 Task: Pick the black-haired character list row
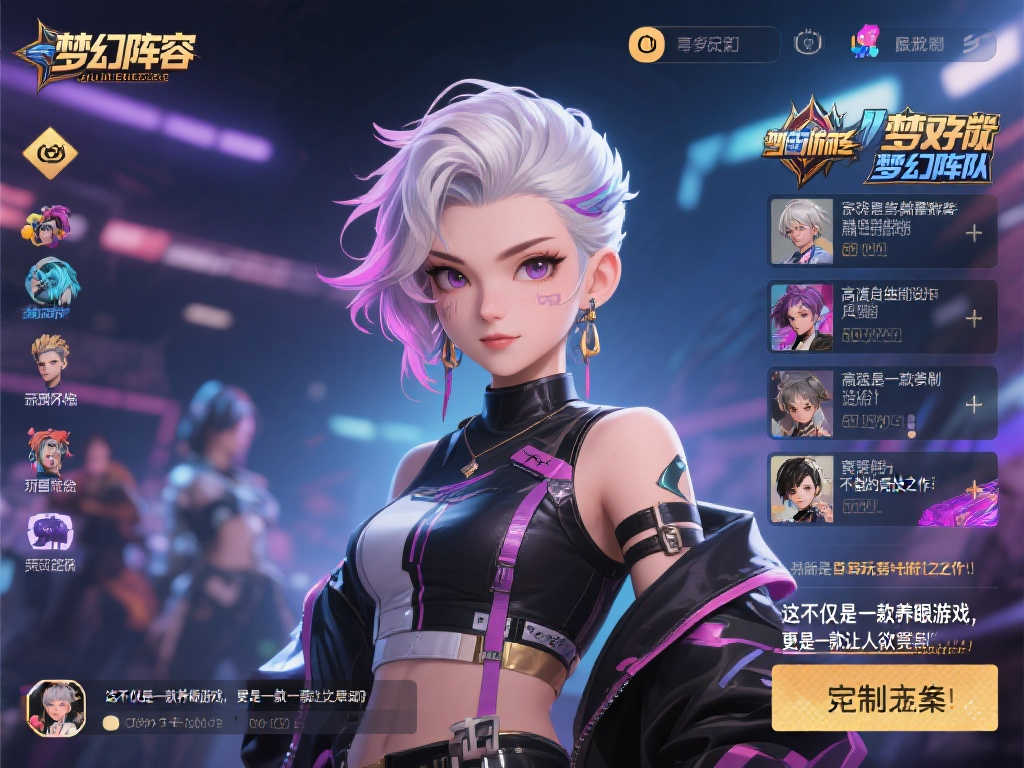click(x=882, y=488)
